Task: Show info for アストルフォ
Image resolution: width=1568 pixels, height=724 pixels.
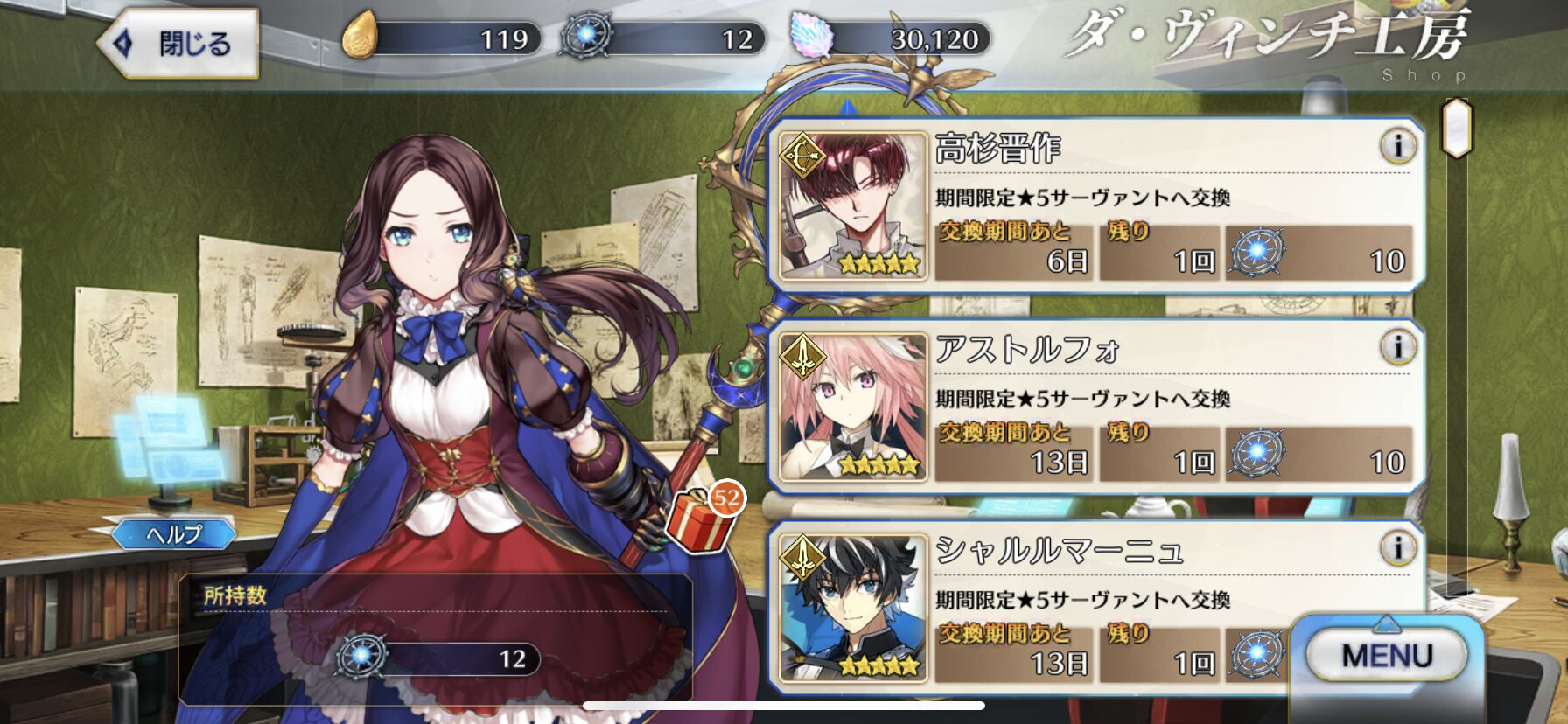Action: (1397, 347)
